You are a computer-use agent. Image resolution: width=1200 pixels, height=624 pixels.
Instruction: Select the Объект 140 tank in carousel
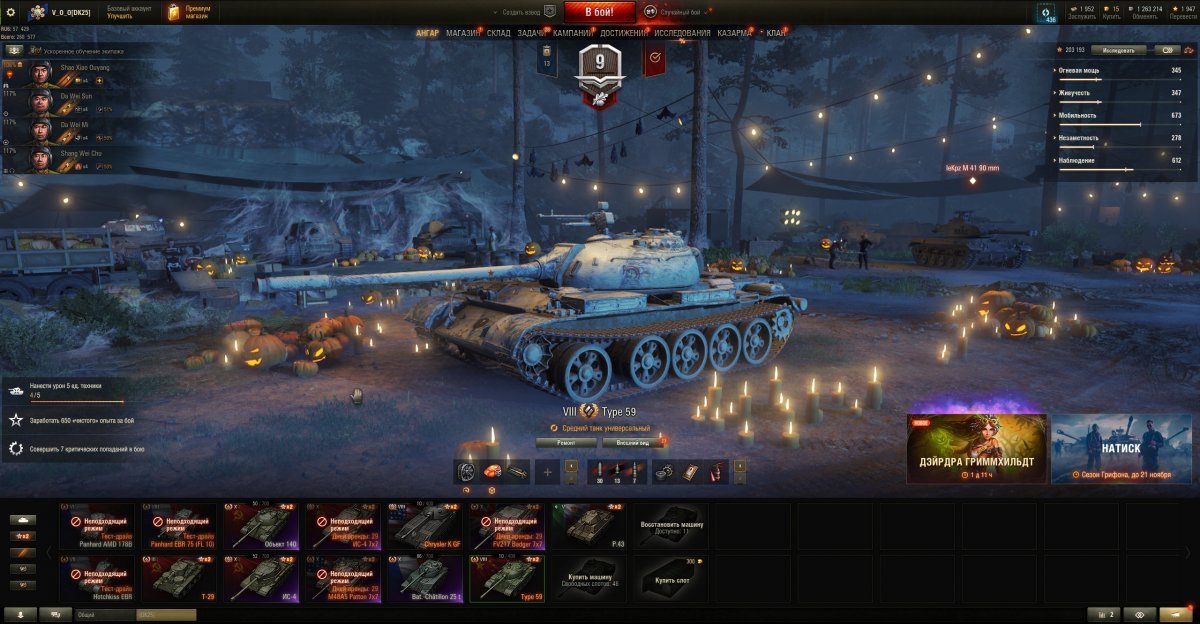pyautogui.click(x=262, y=526)
